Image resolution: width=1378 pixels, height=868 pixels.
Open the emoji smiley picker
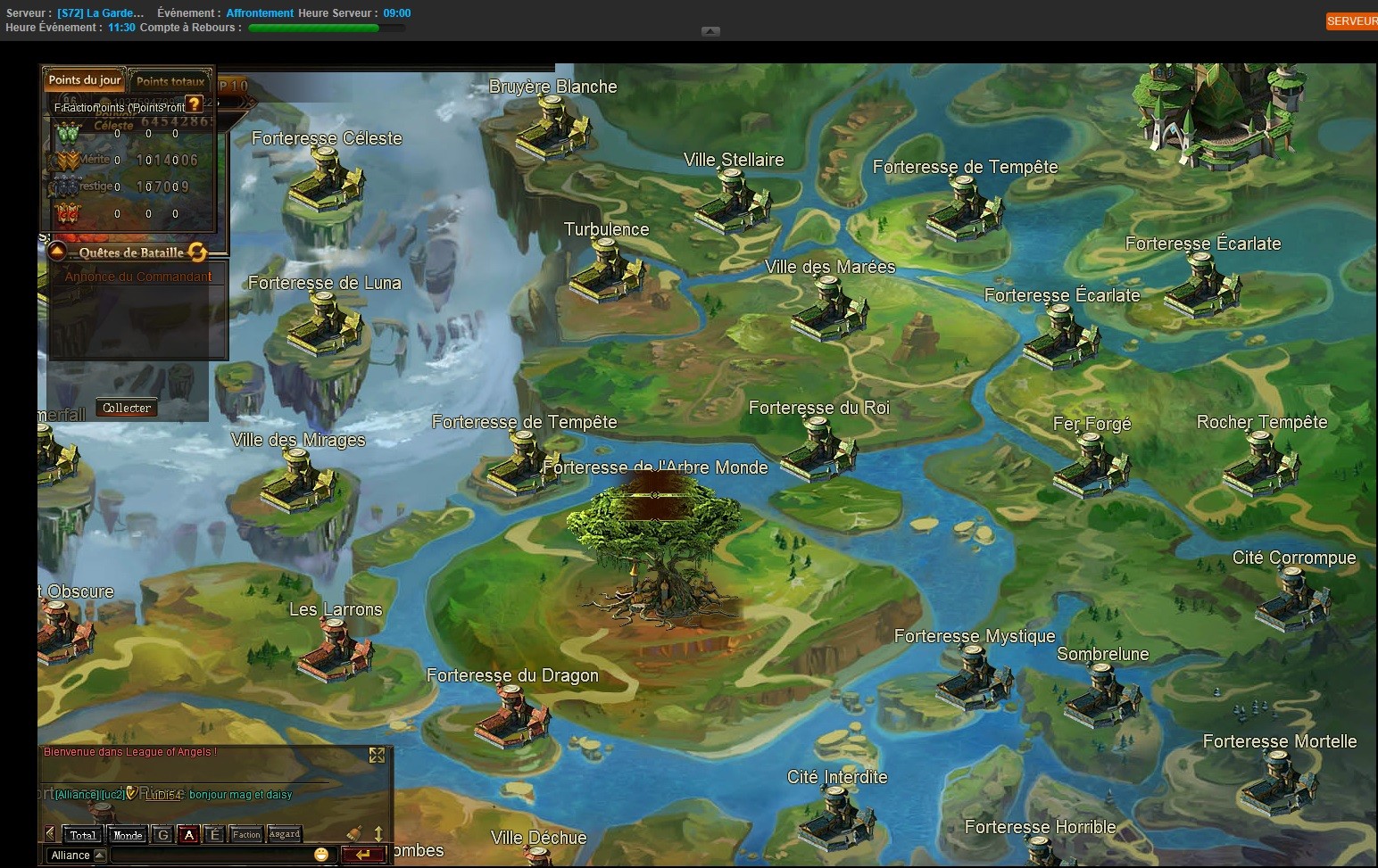pyautogui.click(x=321, y=855)
